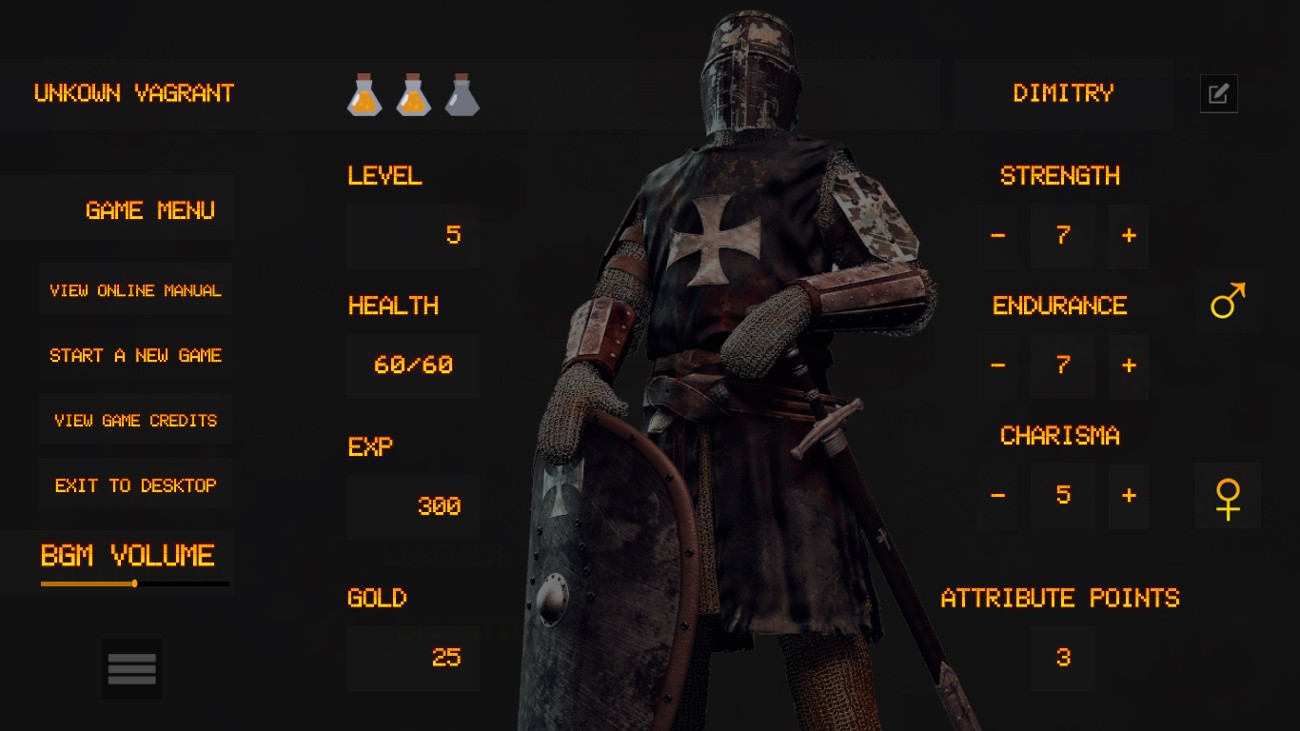The image size is (1300, 731).
Task: Click the Gold amount display
Action: click(x=412, y=658)
